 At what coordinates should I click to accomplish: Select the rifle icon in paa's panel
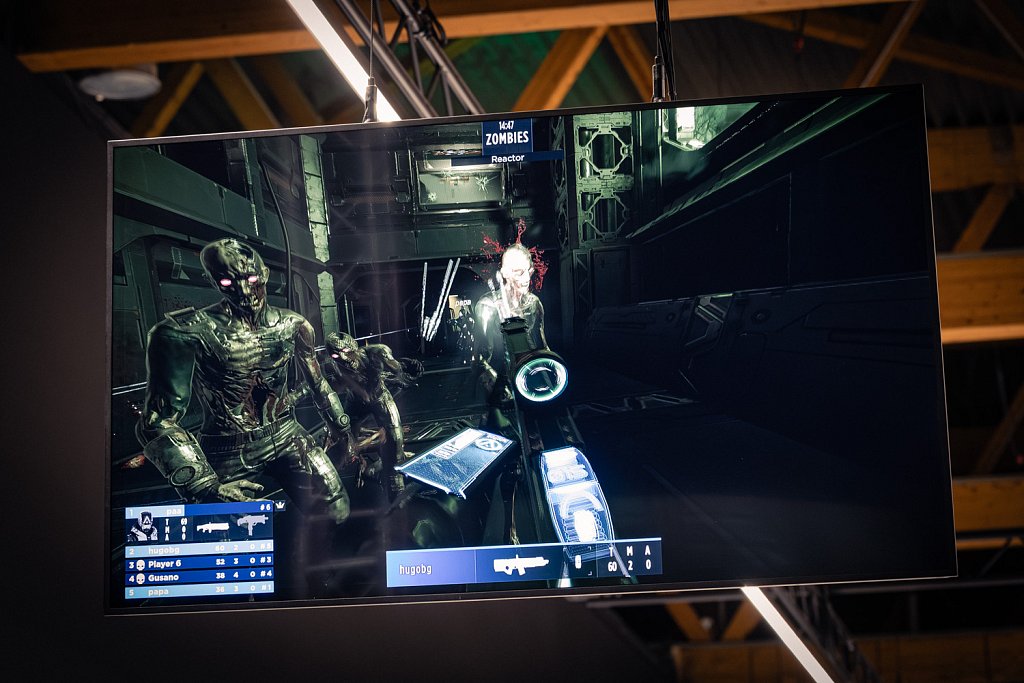[x=212, y=527]
